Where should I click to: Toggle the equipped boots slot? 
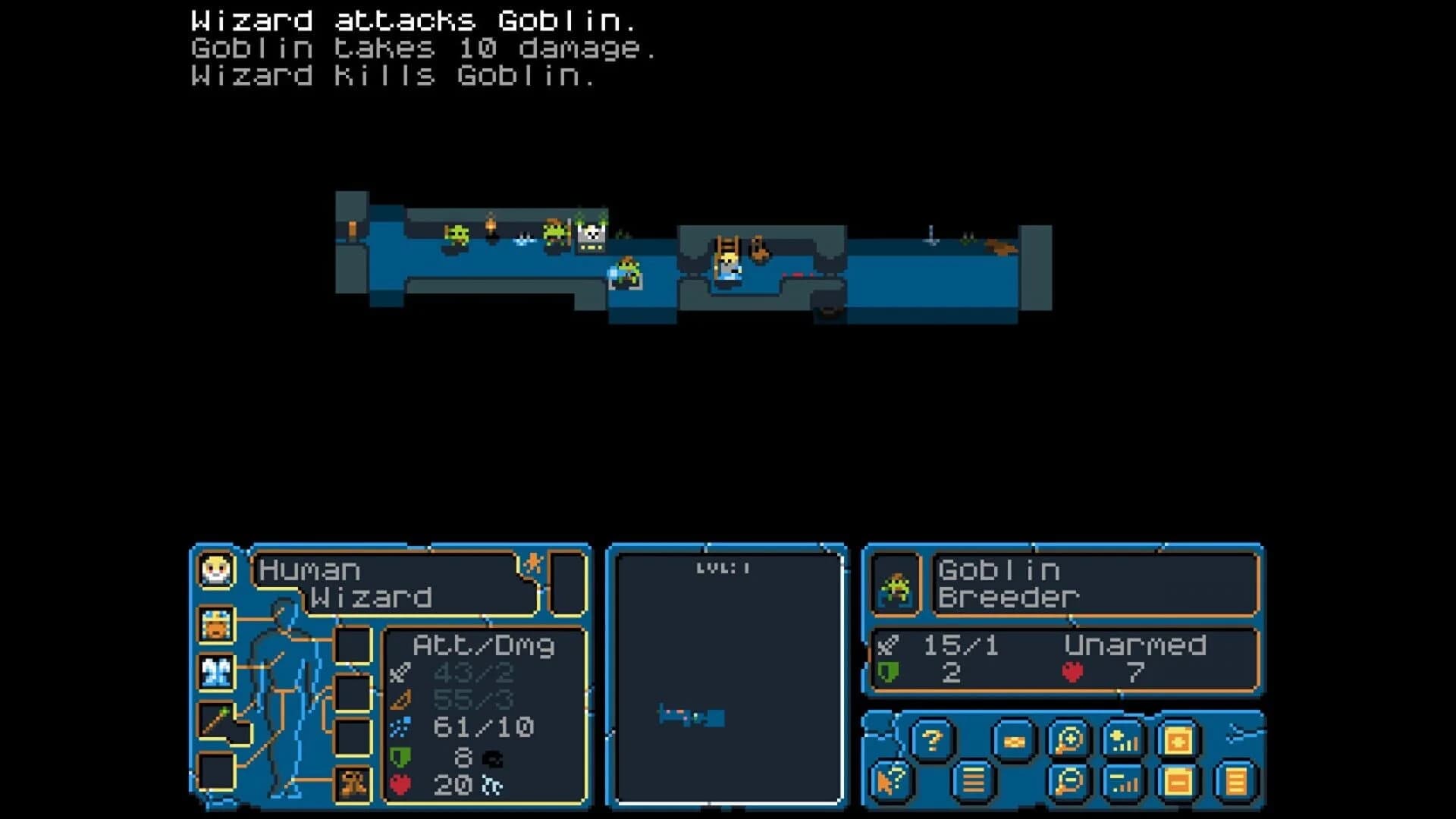[x=351, y=783]
